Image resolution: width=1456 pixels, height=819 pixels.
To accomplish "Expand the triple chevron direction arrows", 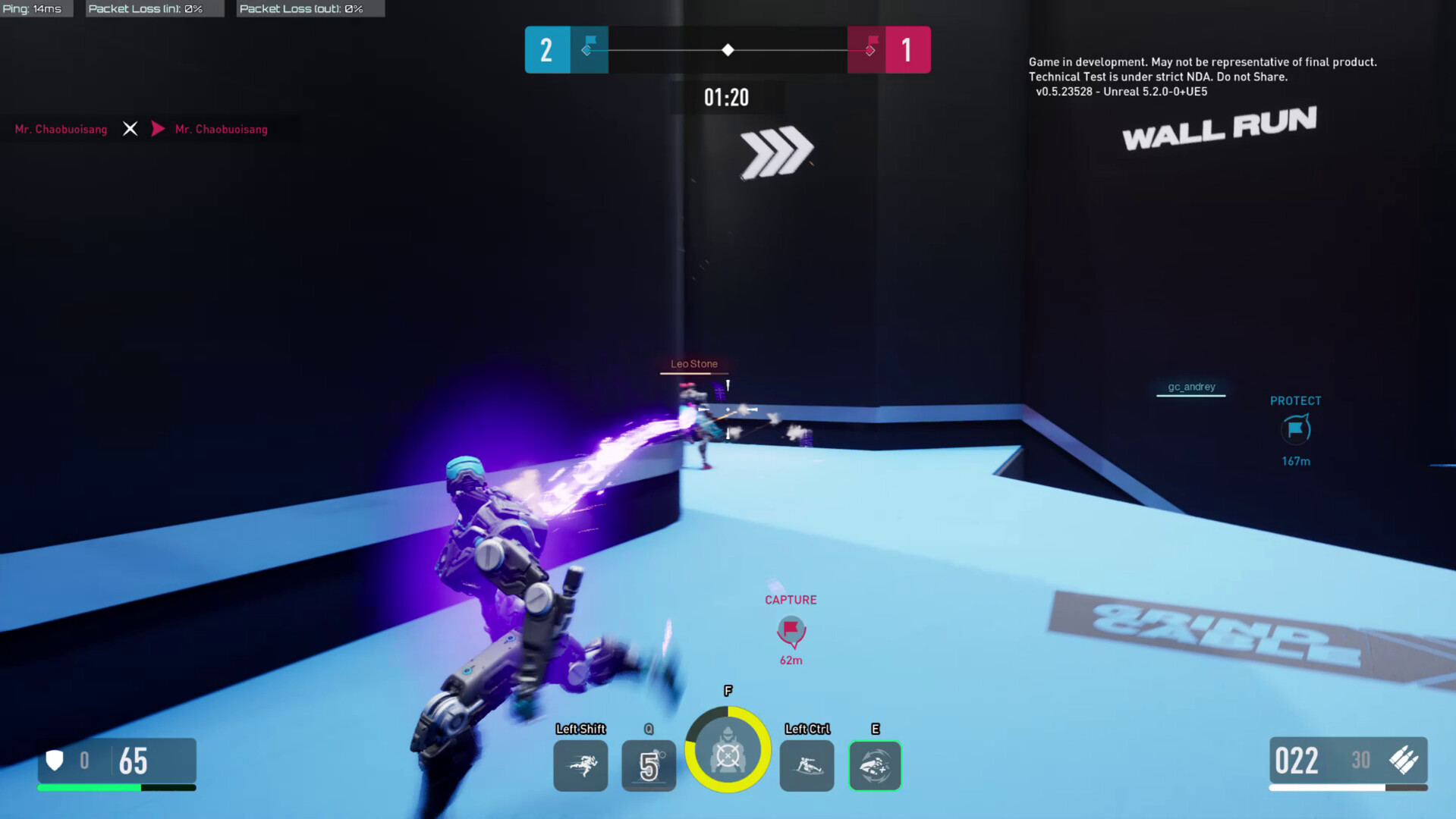I will [775, 151].
